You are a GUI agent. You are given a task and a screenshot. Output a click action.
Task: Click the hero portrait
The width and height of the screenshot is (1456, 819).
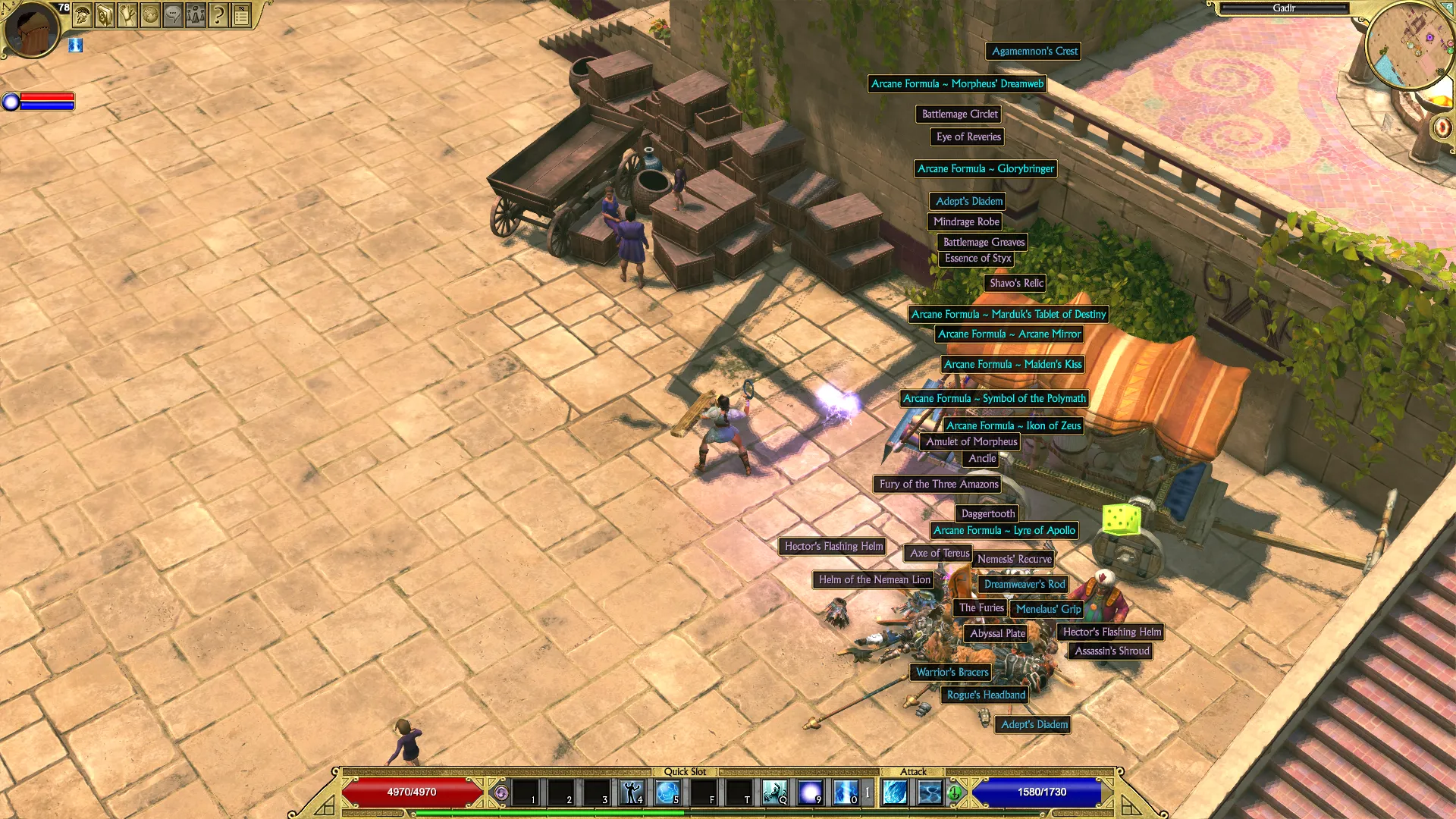30,30
